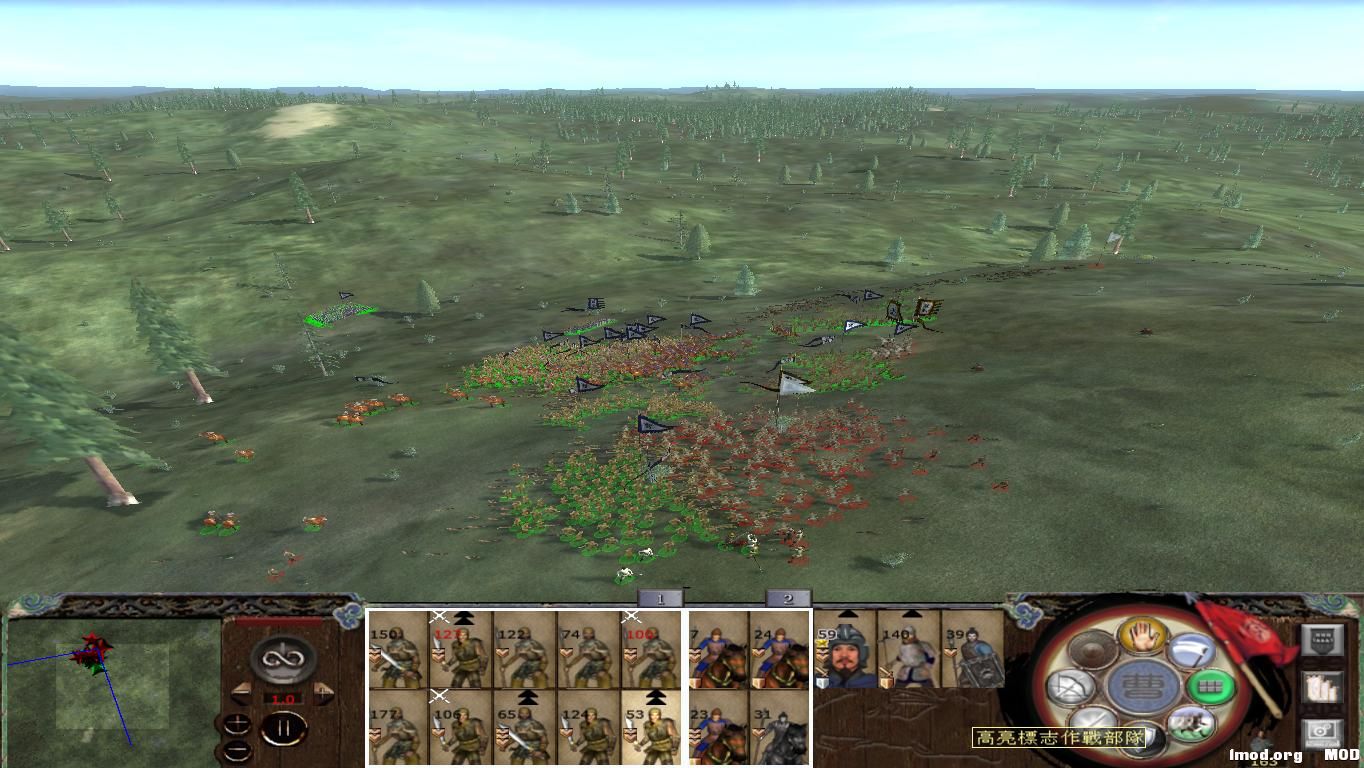Open the camera options button at bottom right
Screen dimensions: 1364x768
1323,733
